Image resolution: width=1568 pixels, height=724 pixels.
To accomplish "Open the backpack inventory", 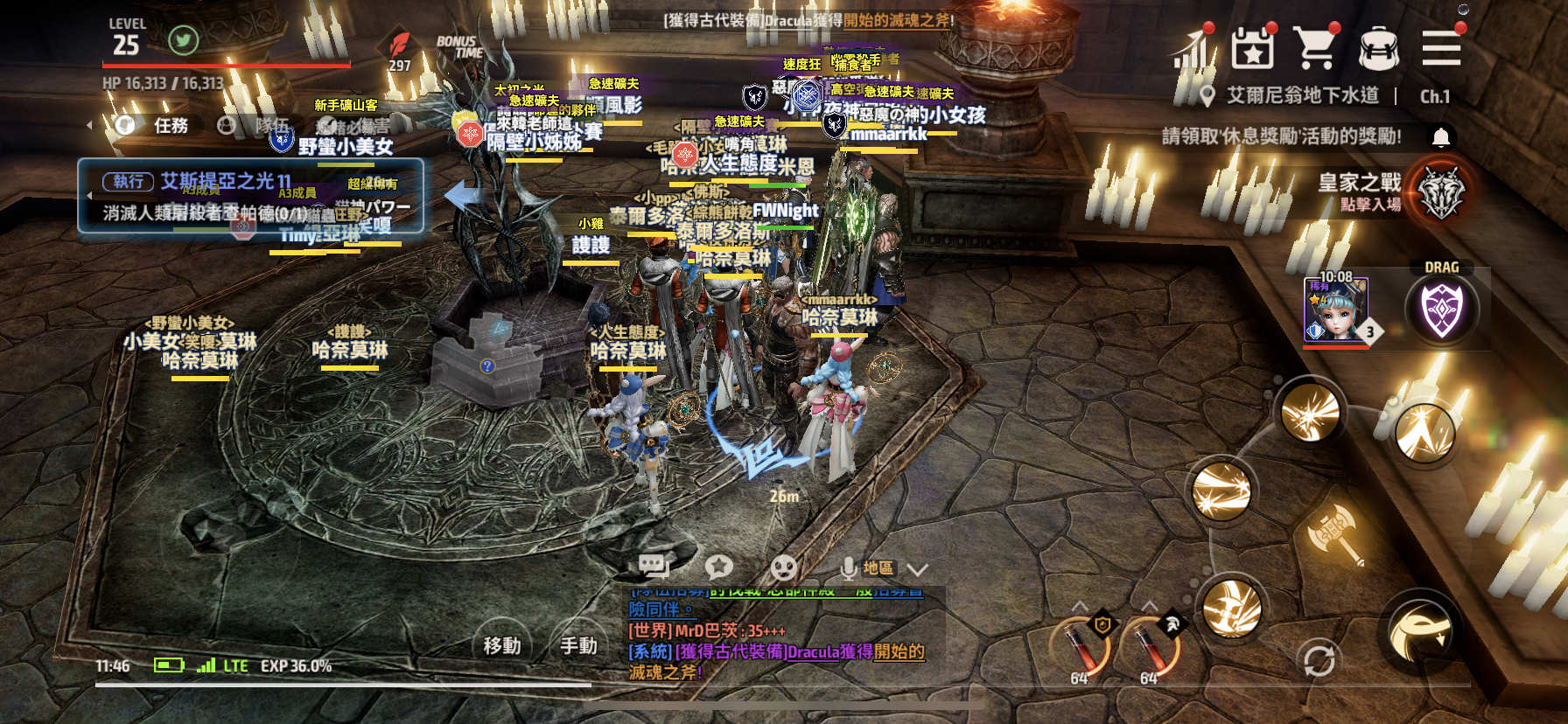I will pos(1378,48).
